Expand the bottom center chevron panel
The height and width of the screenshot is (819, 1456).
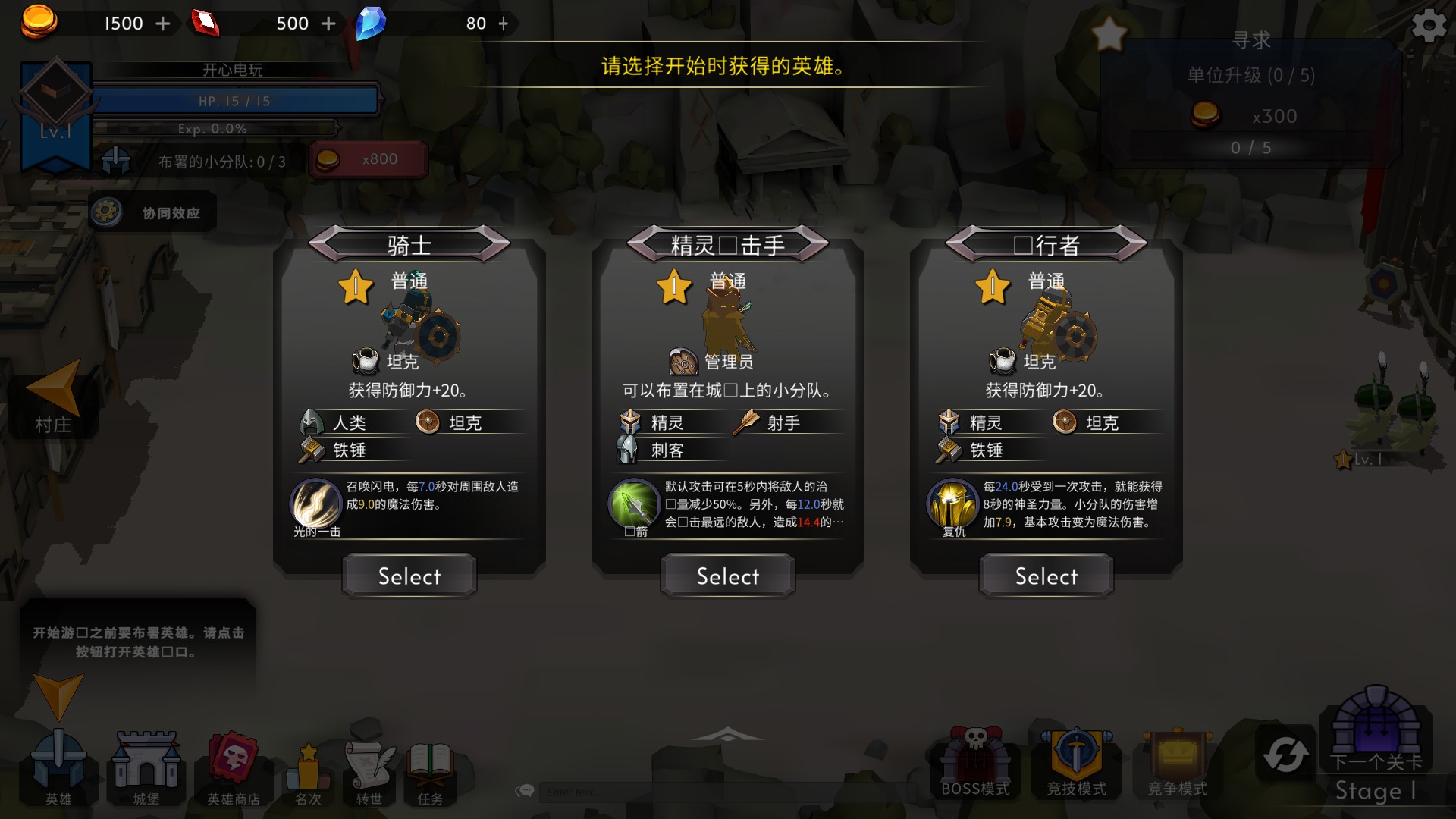[x=727, y=732]
